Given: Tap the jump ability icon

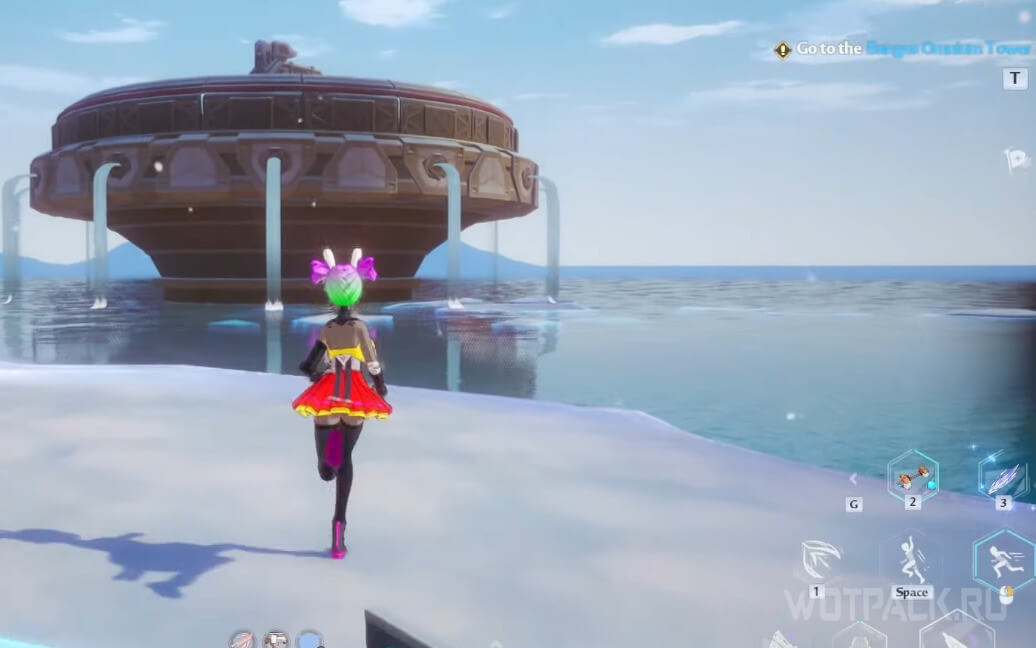Looking at the screenshot, I should tap(911, 560).
